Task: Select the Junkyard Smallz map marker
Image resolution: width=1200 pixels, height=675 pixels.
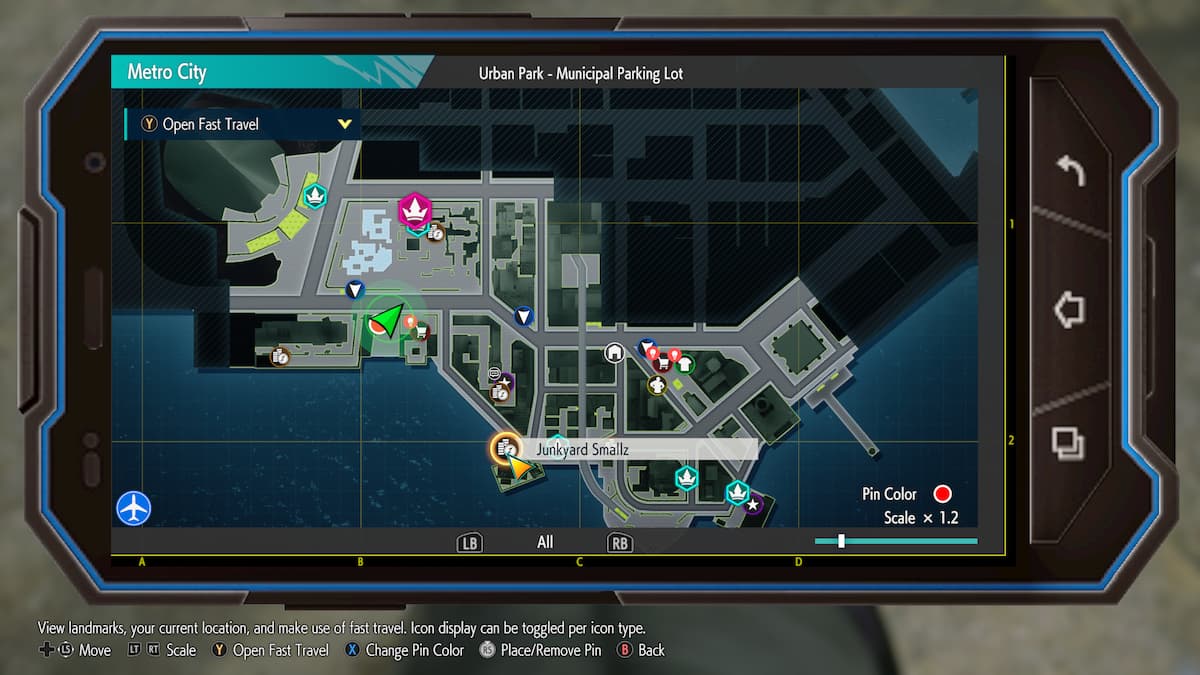Action: [507, 450]
